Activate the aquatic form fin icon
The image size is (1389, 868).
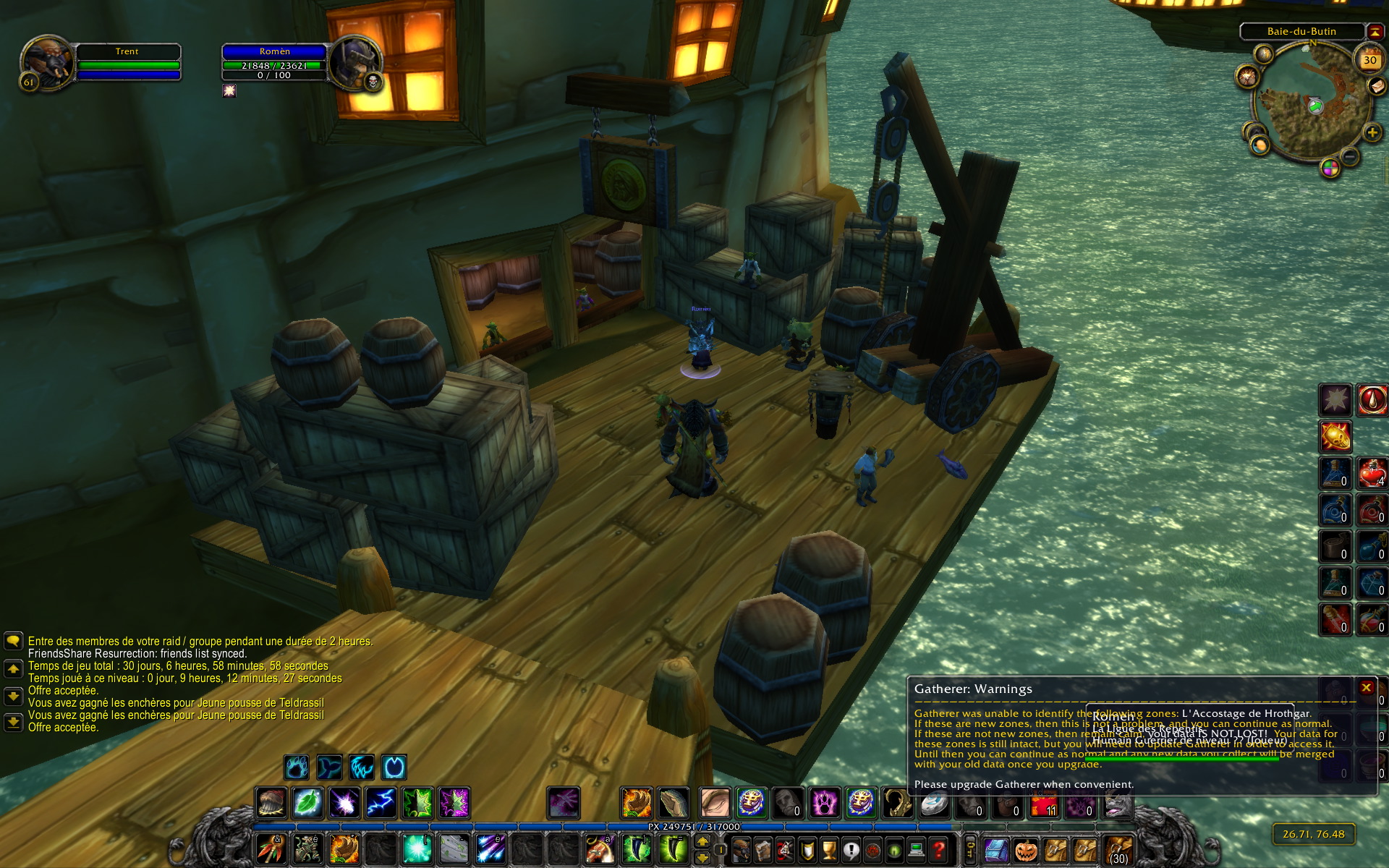[x=328, y=767]
